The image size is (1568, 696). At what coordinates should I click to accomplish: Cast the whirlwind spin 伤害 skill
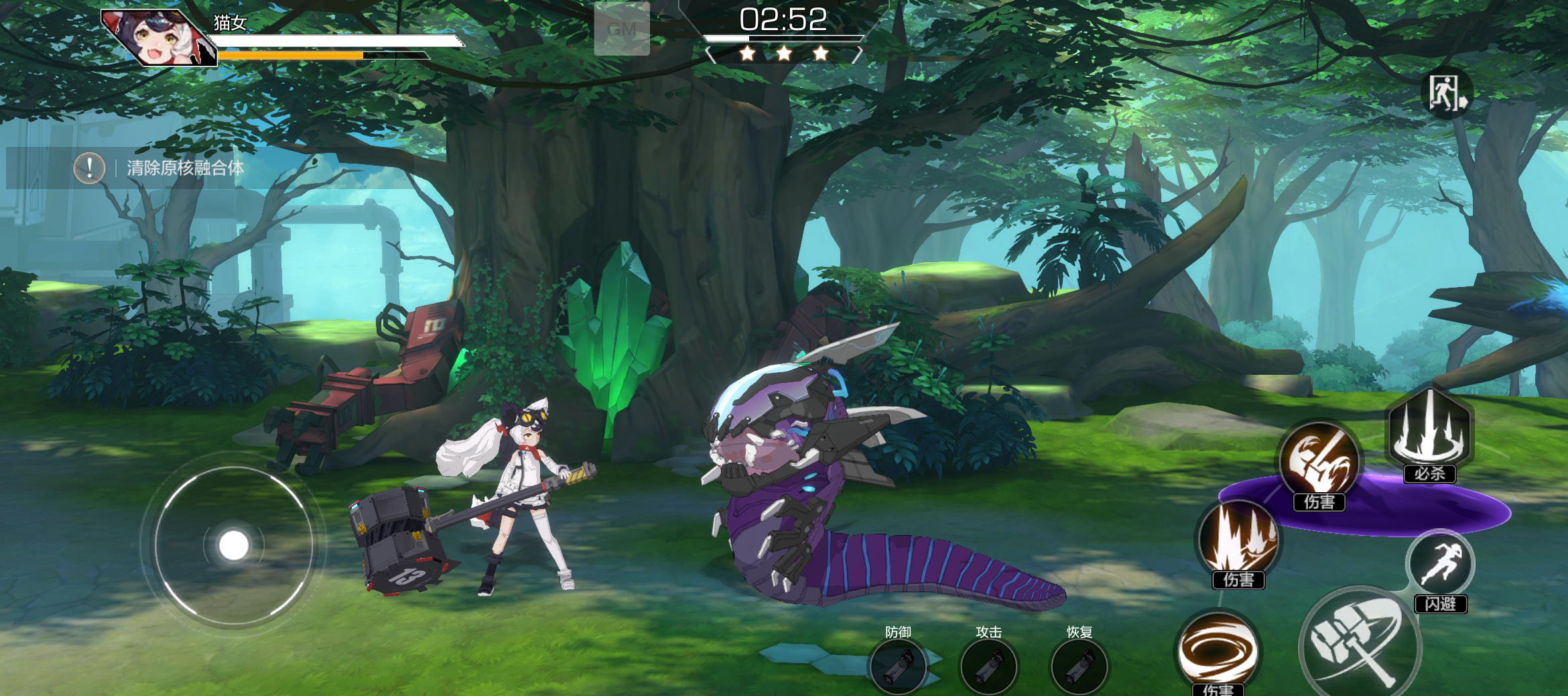tap(1218, 650)
